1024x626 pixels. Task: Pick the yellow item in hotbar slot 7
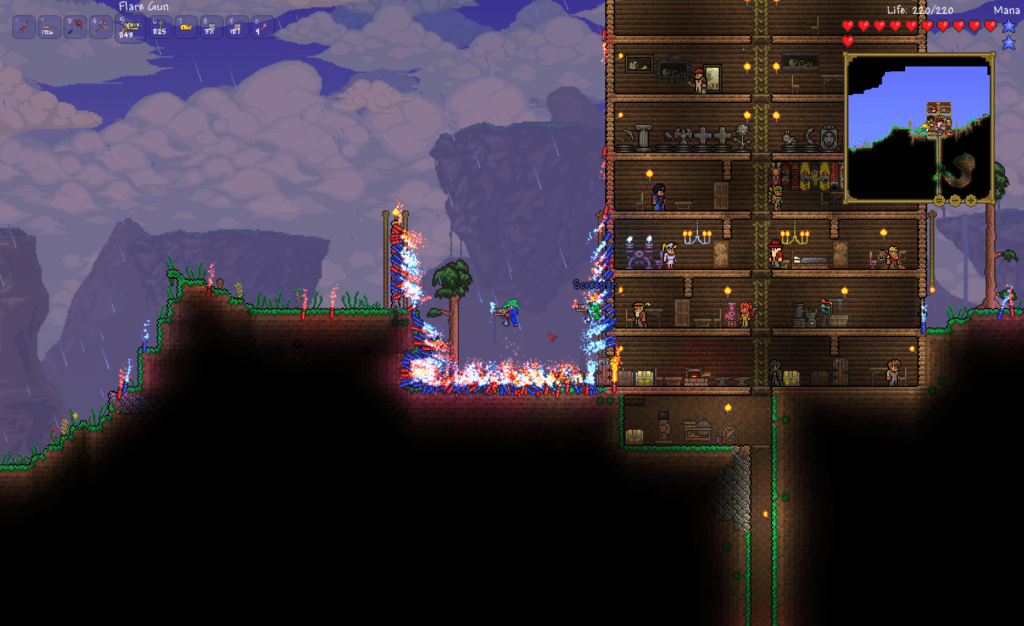(186, 28)
